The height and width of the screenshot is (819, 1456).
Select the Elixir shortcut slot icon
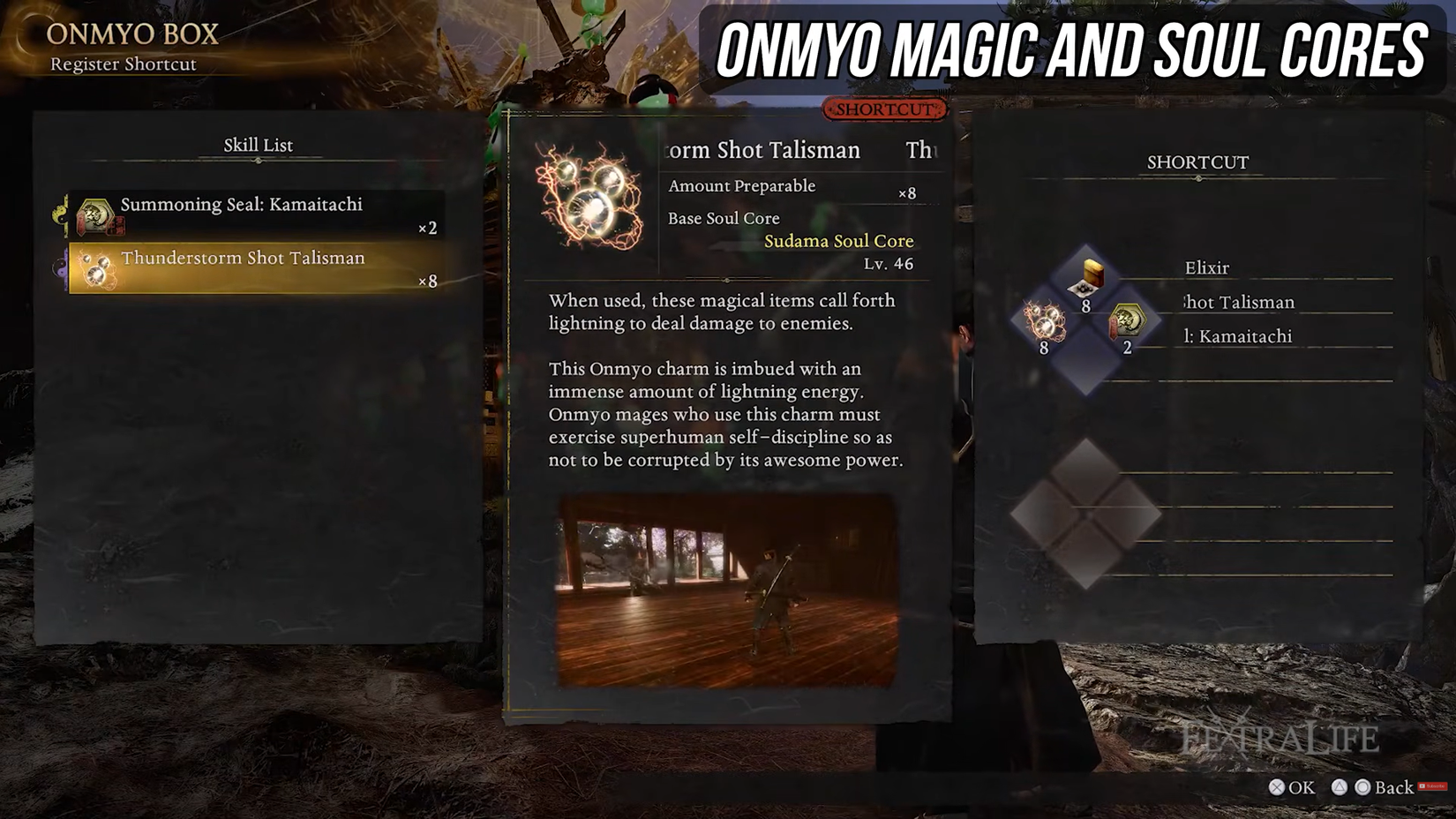click(x=1087, y=278)
